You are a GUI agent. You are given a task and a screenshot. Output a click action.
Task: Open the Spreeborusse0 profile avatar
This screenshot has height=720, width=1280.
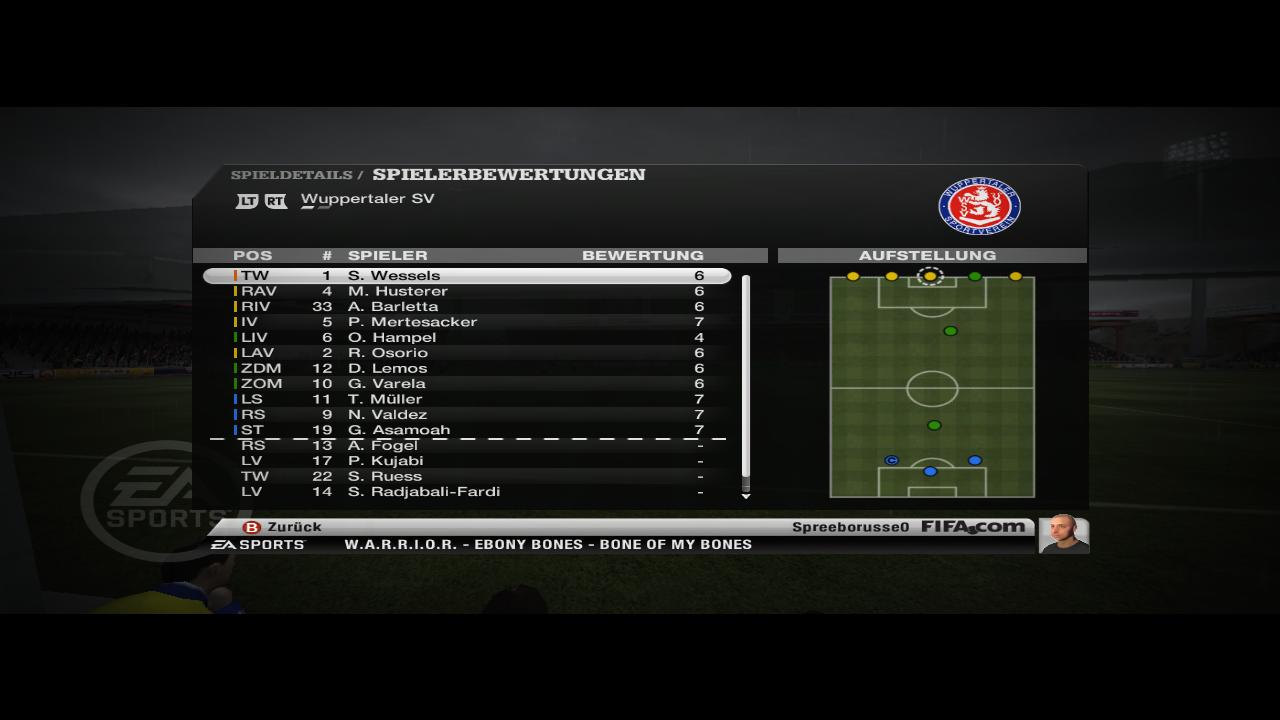1062,534
